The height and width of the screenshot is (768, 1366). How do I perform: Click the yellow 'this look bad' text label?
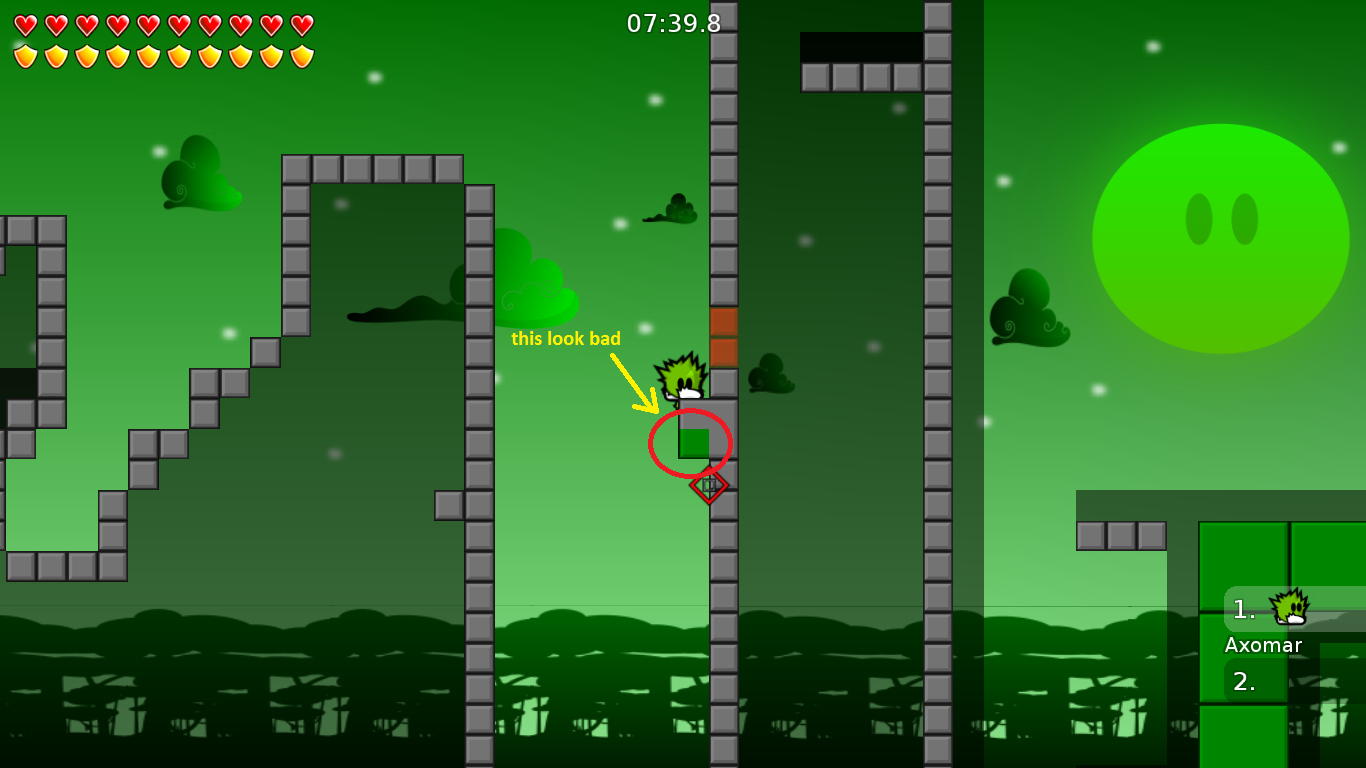tap(565, 338)
